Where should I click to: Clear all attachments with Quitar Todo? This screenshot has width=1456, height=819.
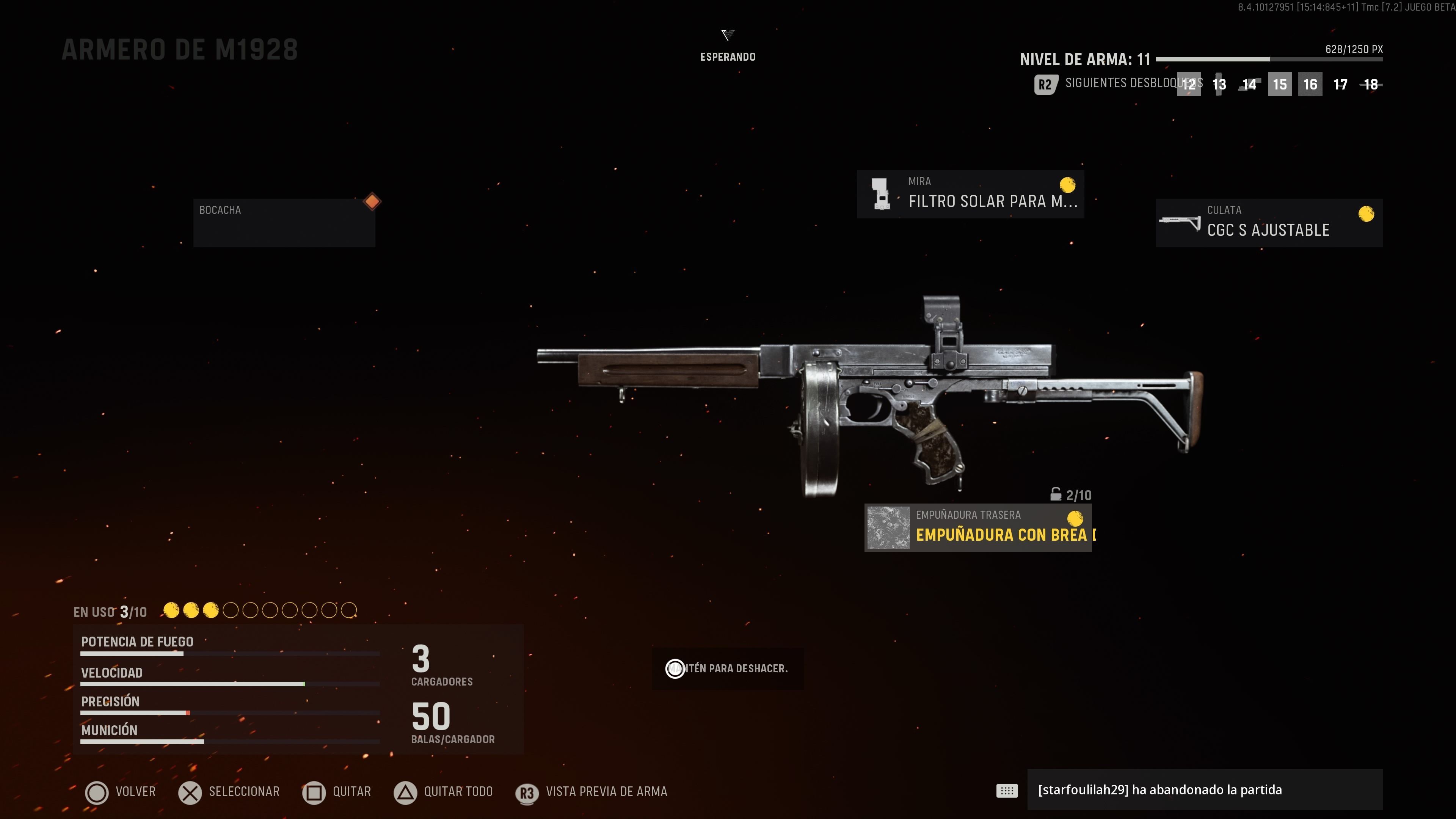(444, 792)
